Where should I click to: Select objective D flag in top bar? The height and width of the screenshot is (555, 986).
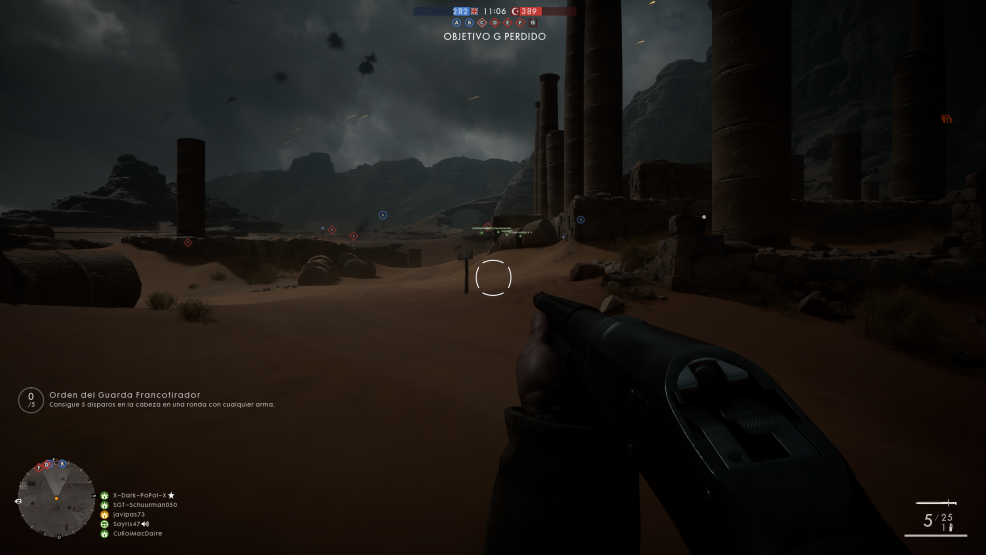point(494,22)
